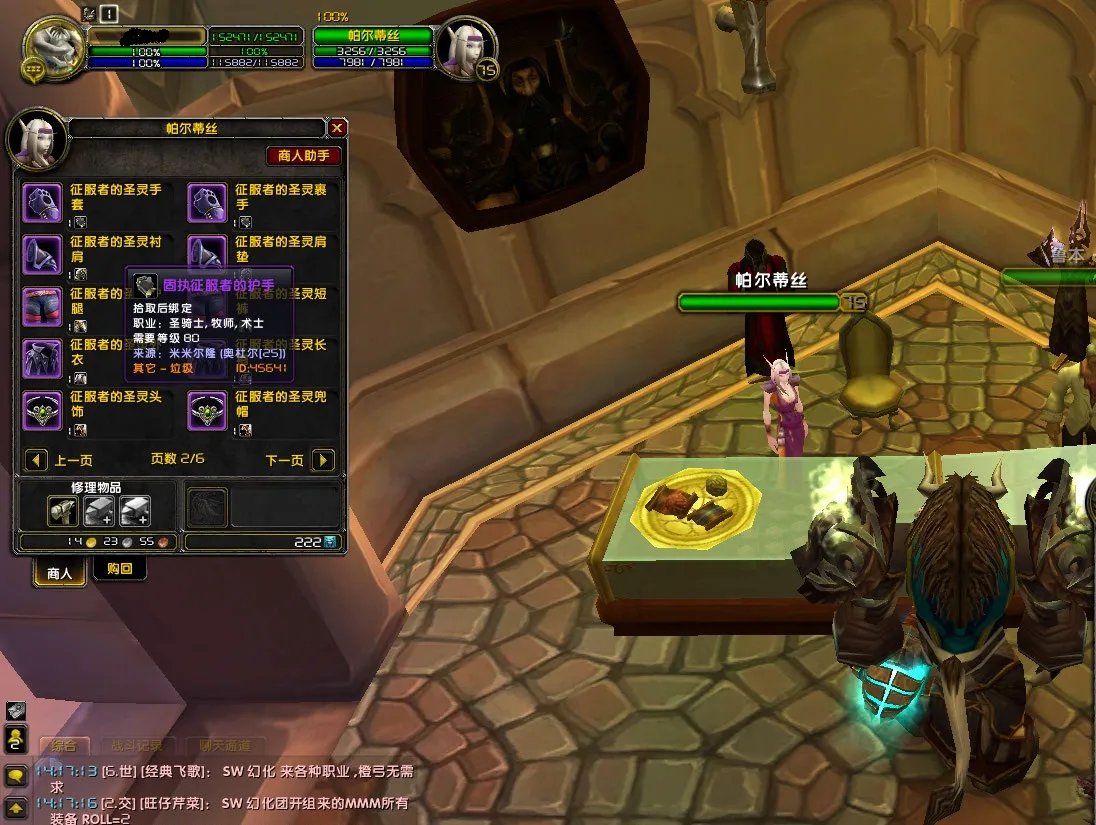The width and height of the screenshot is (1096, 825).
Task: Select the 征服者的圣灵头饰 headpiece
Action: coord(42,411)
